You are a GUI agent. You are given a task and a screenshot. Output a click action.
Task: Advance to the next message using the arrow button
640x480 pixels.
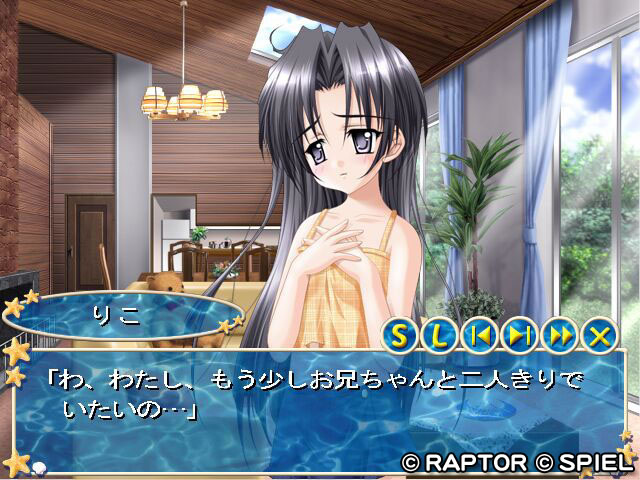point(519,335)
